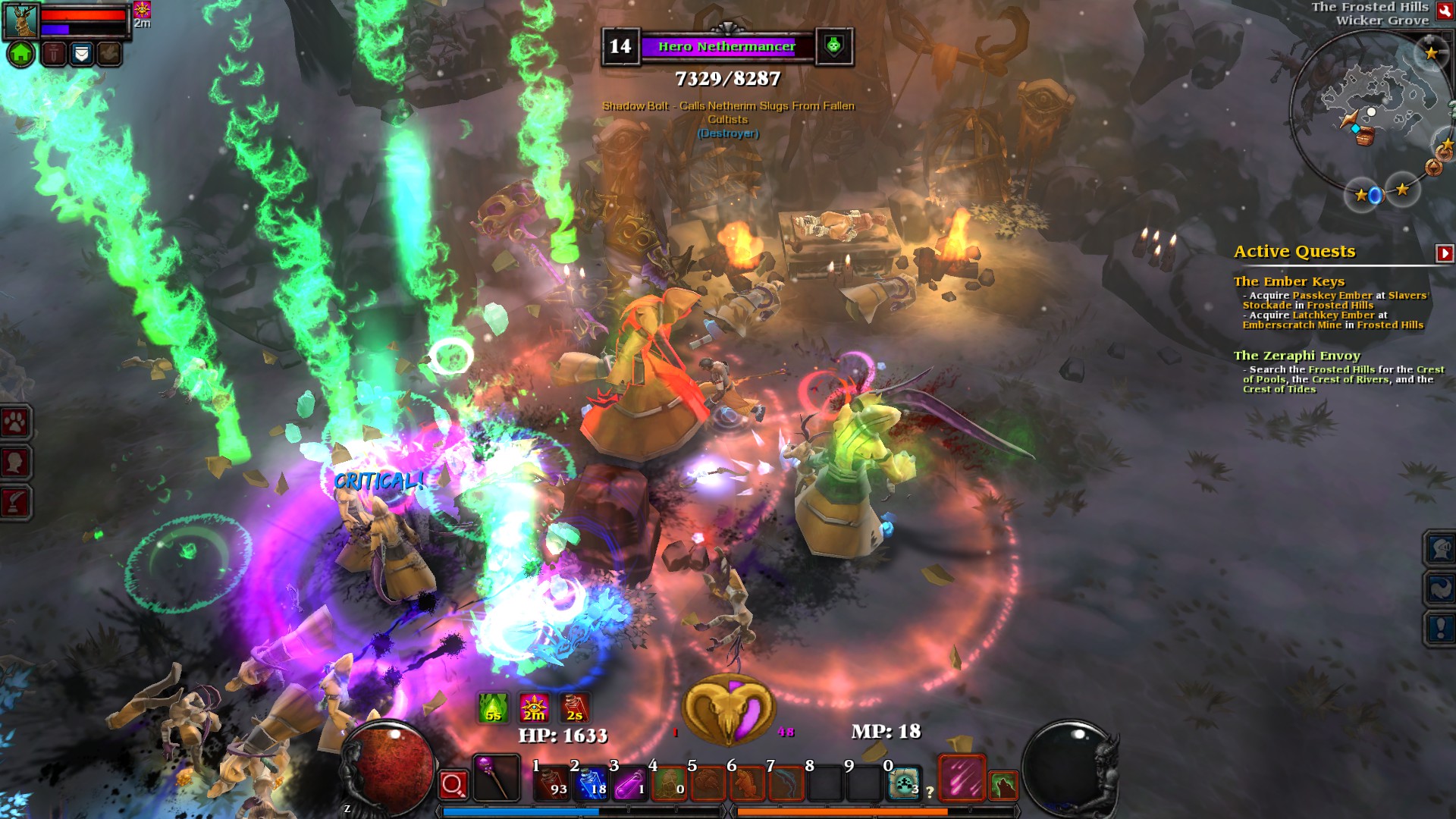Choose the pet passive dove stance
1456x819 pixels.
tap(109, 54)
